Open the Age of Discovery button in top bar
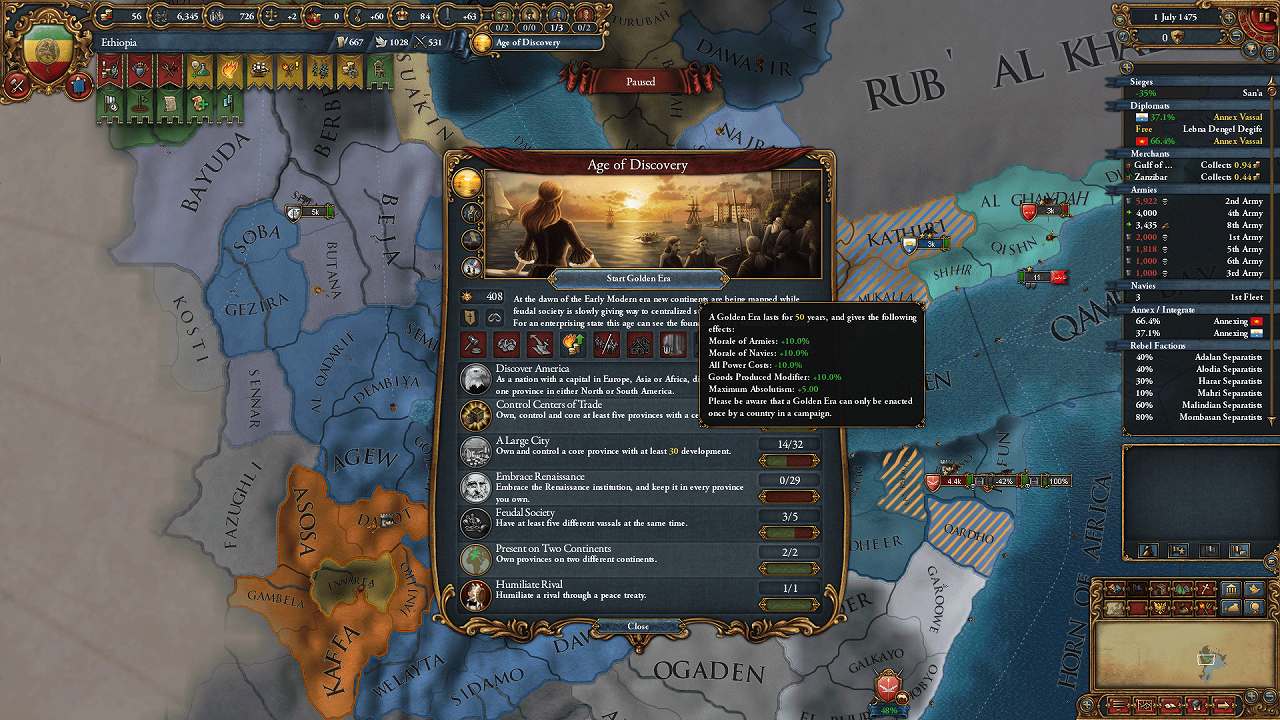 528,42
